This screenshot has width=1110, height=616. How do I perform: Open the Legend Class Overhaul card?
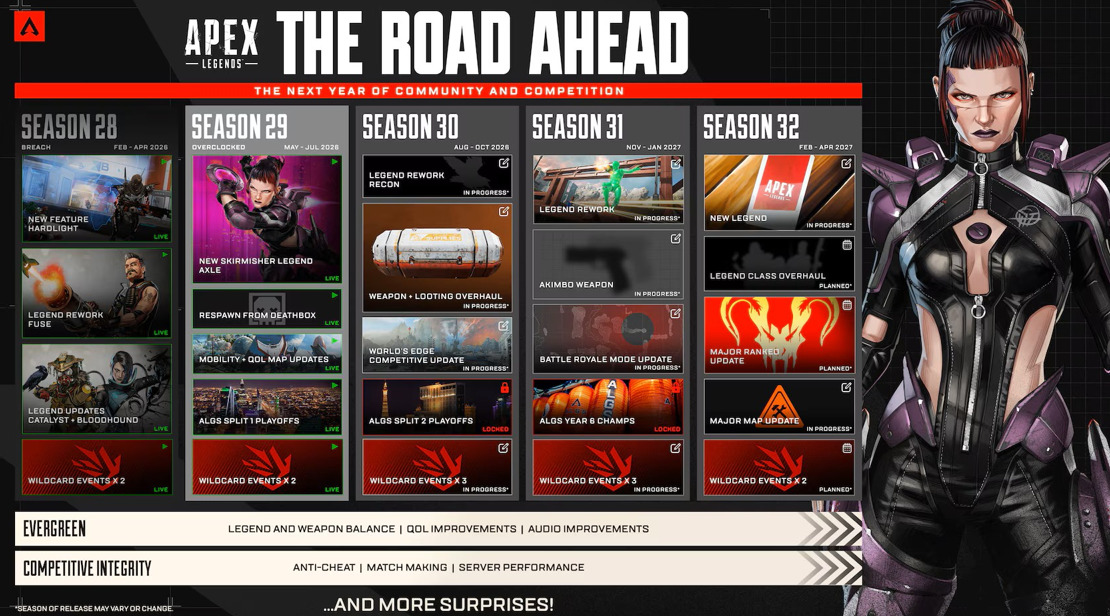(779, 262)
